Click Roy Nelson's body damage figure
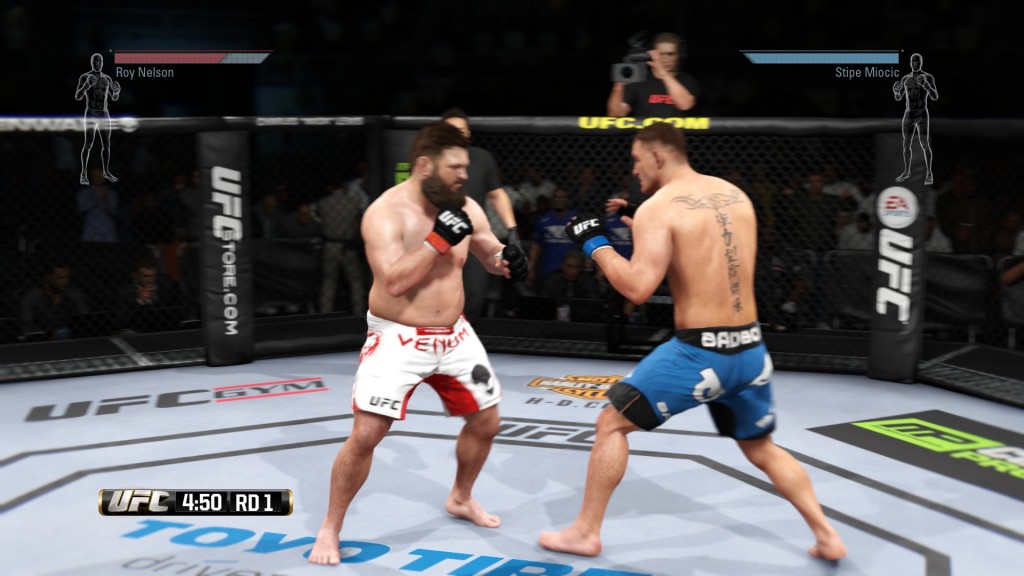1024x576 pixels. tap(97, 116)
